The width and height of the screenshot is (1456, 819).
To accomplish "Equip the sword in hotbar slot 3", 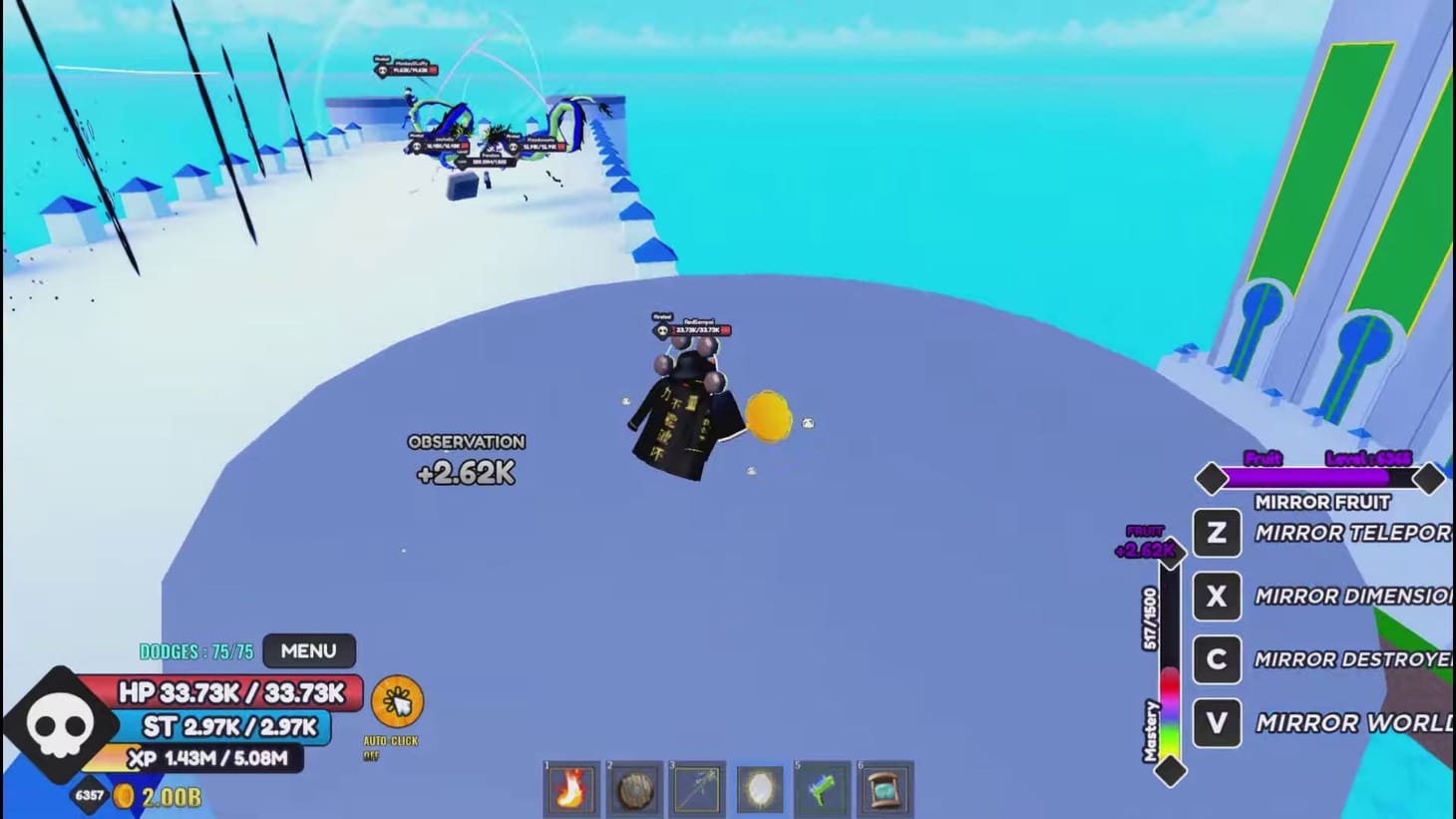I will point(697,789).
